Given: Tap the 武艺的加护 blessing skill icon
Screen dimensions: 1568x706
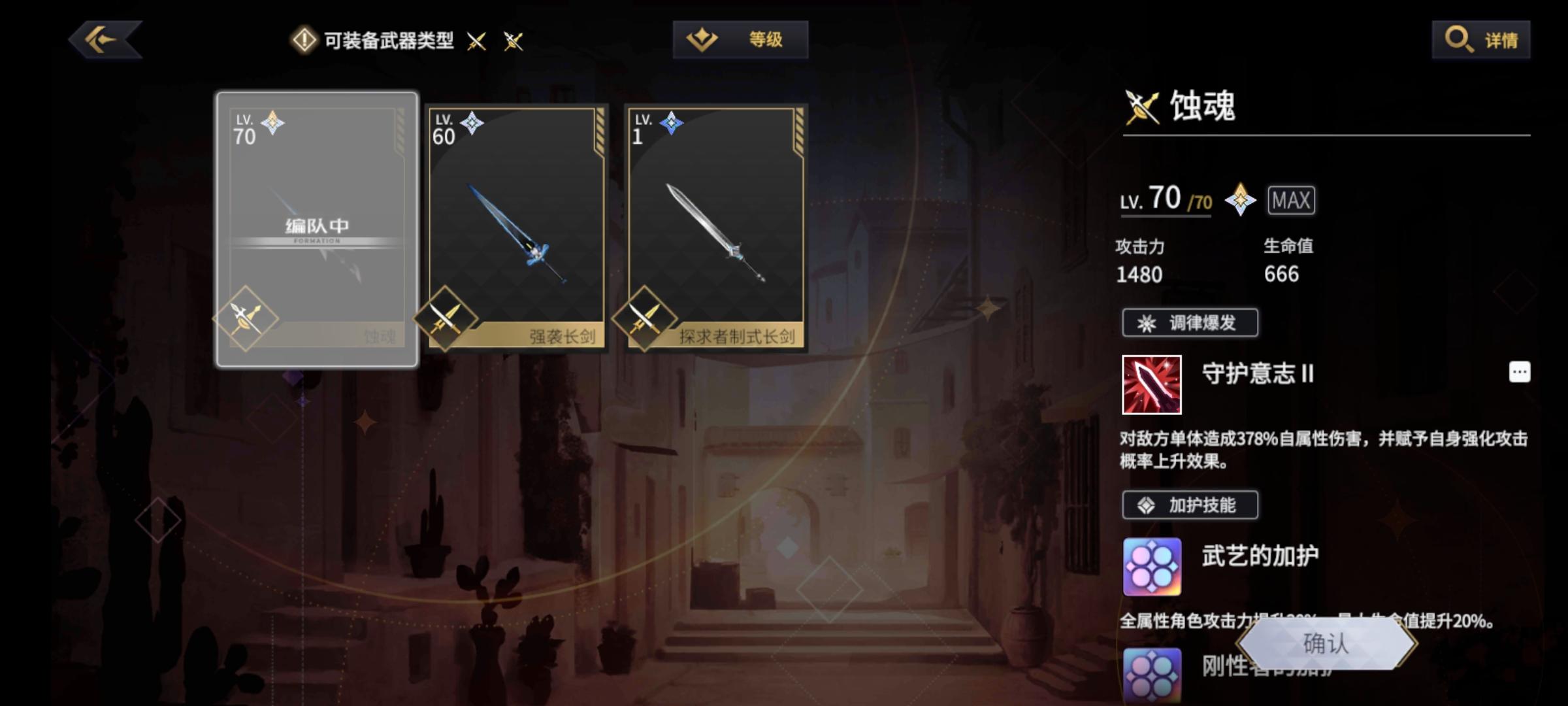Looking at the screenshot, I should (1152, 566).
